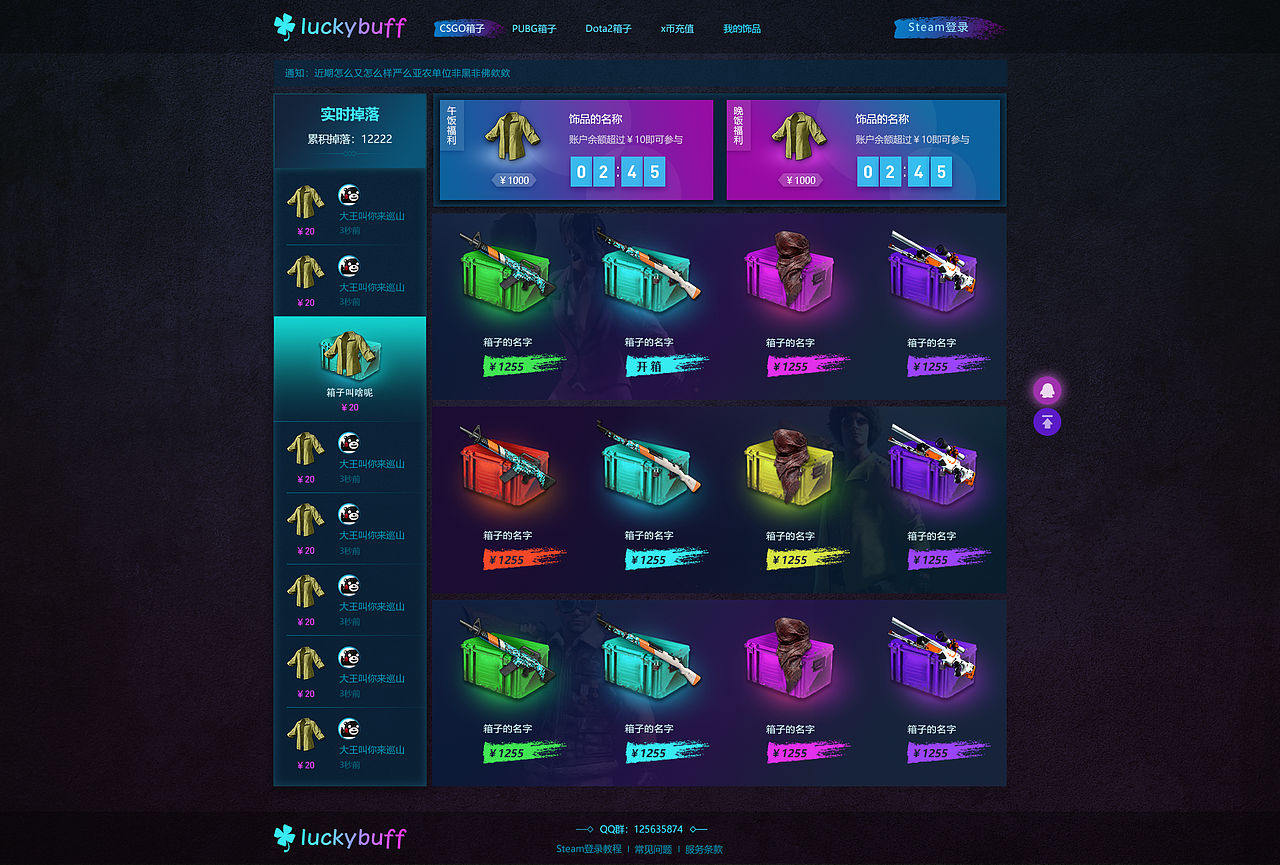Screen dimensions: 1280x865
Task: Open the 我的饰品 page
Action: [742, 28]
